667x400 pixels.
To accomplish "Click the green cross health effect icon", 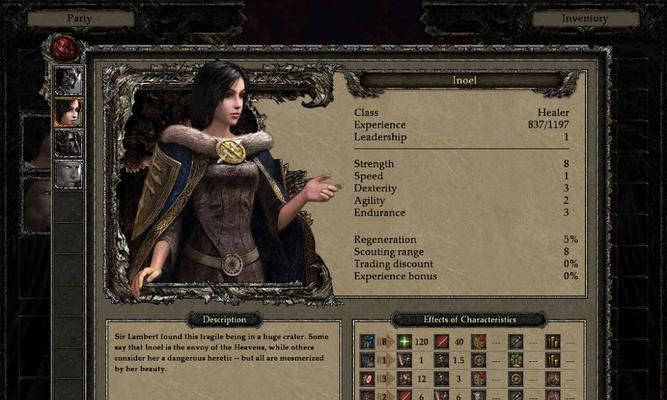I will (404, 342).
